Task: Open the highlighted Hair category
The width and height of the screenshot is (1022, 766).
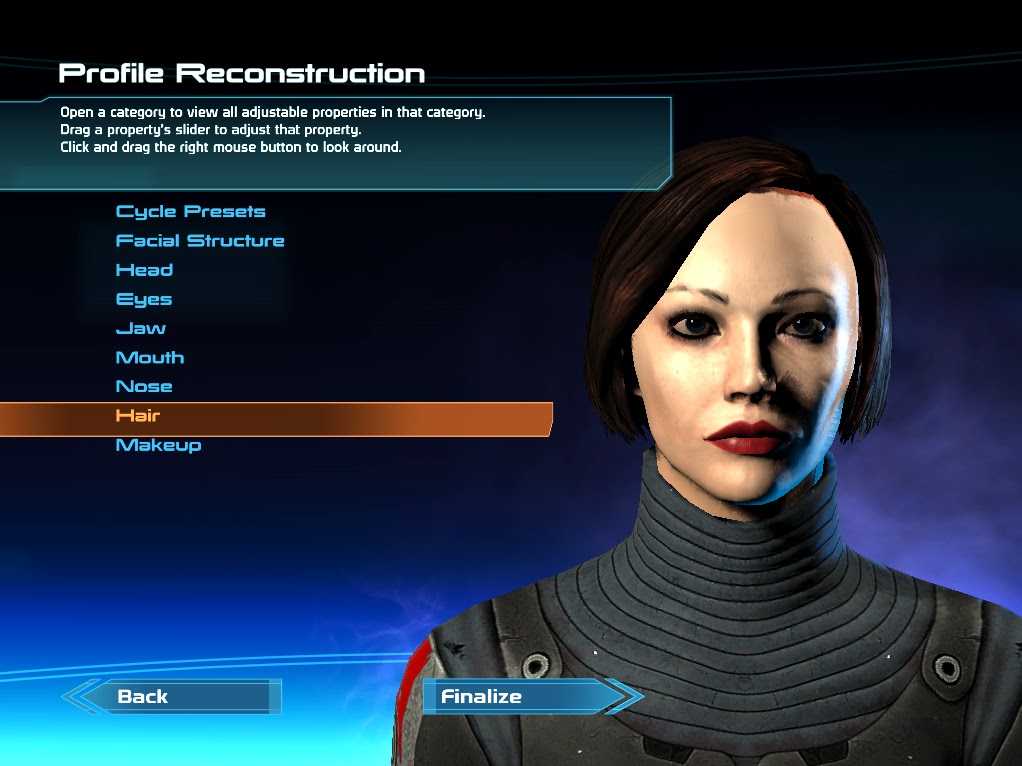Action: pos(138,416)
